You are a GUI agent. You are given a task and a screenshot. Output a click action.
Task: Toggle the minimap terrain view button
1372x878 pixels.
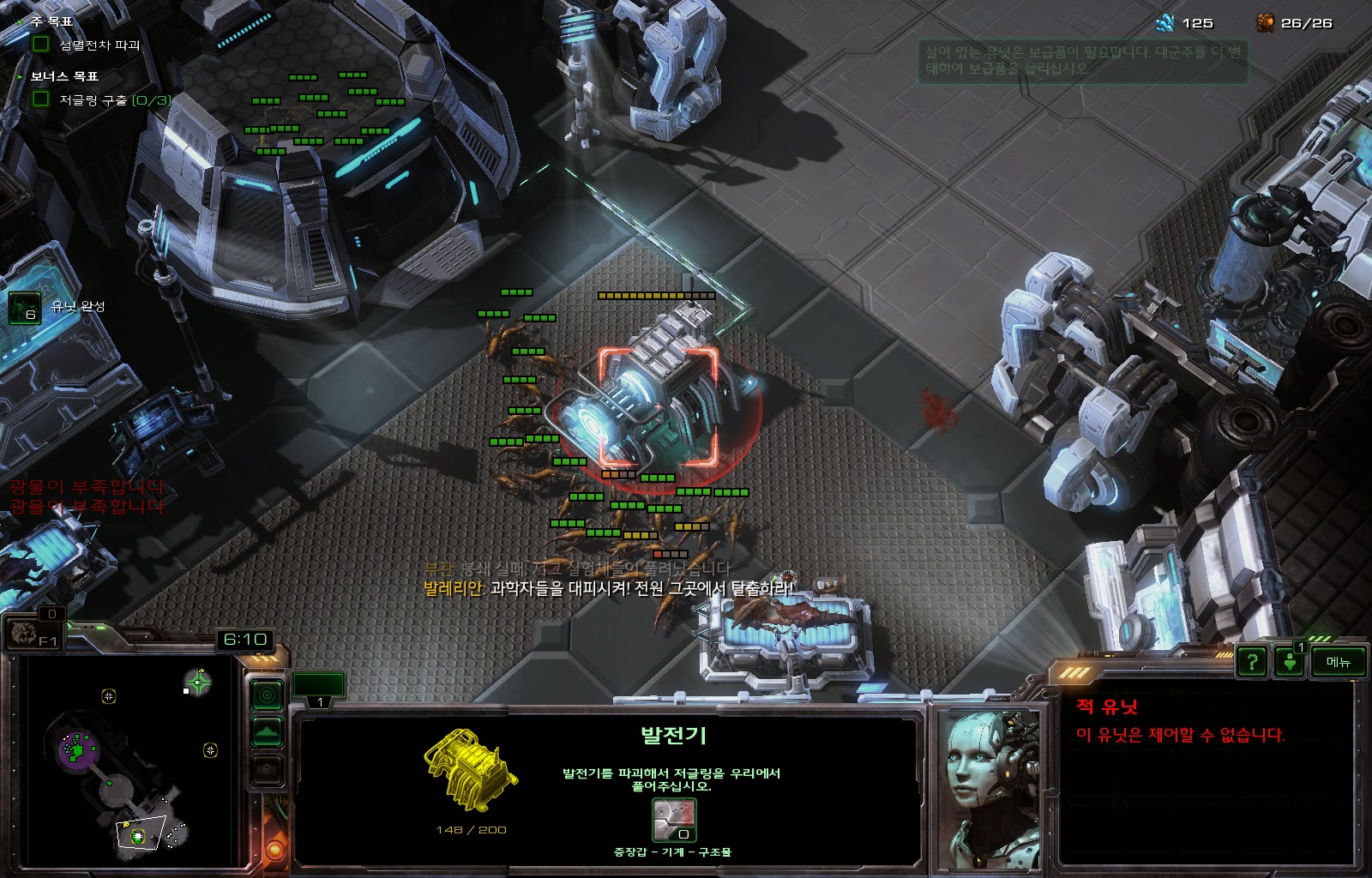tap(268, 733)
